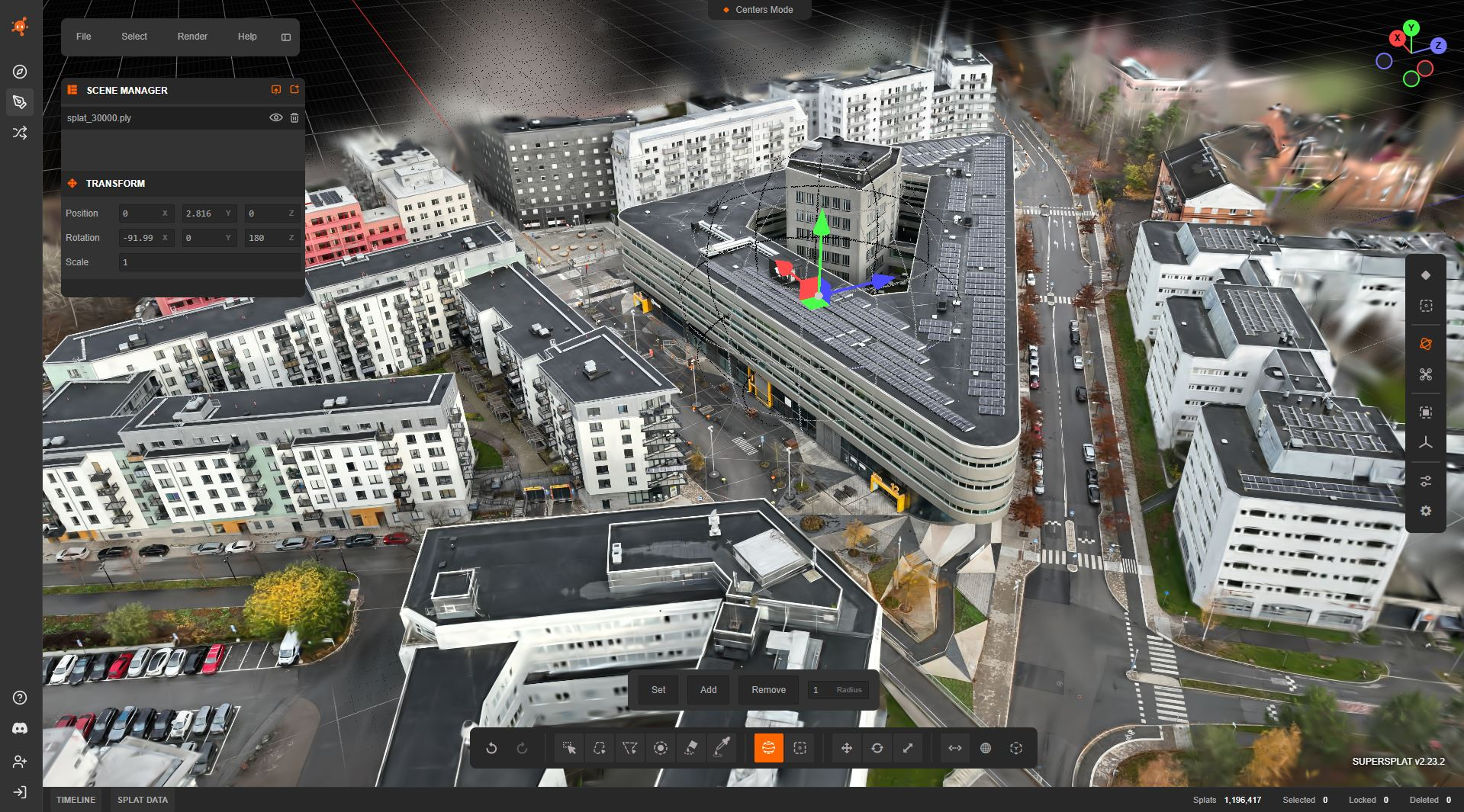
Task: Open the Discord link icon
Action: (x=21, y=729)
